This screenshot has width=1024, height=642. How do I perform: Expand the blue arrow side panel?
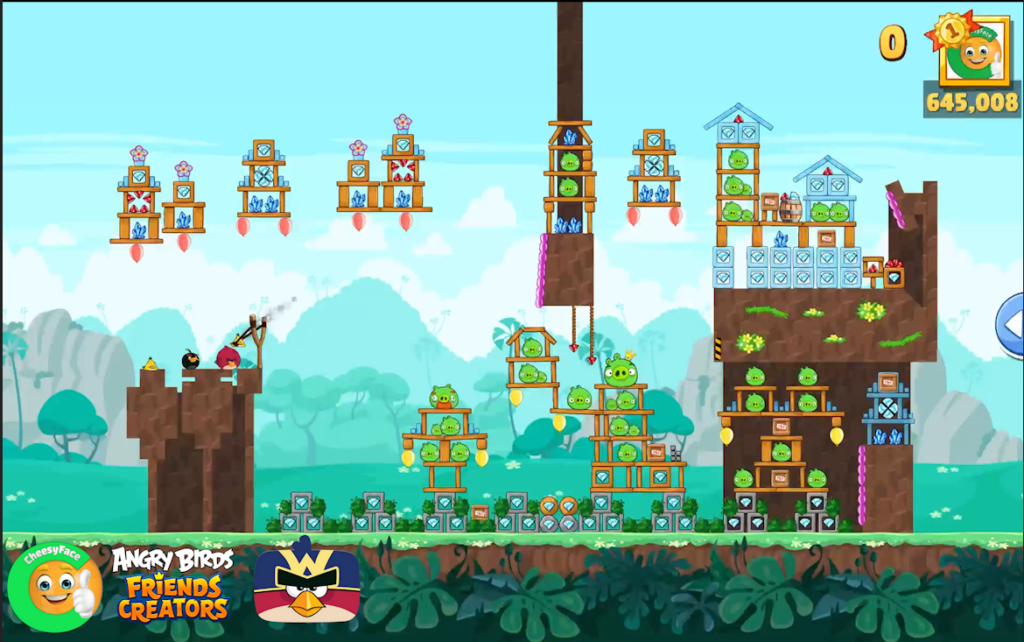coord(1011,324)
